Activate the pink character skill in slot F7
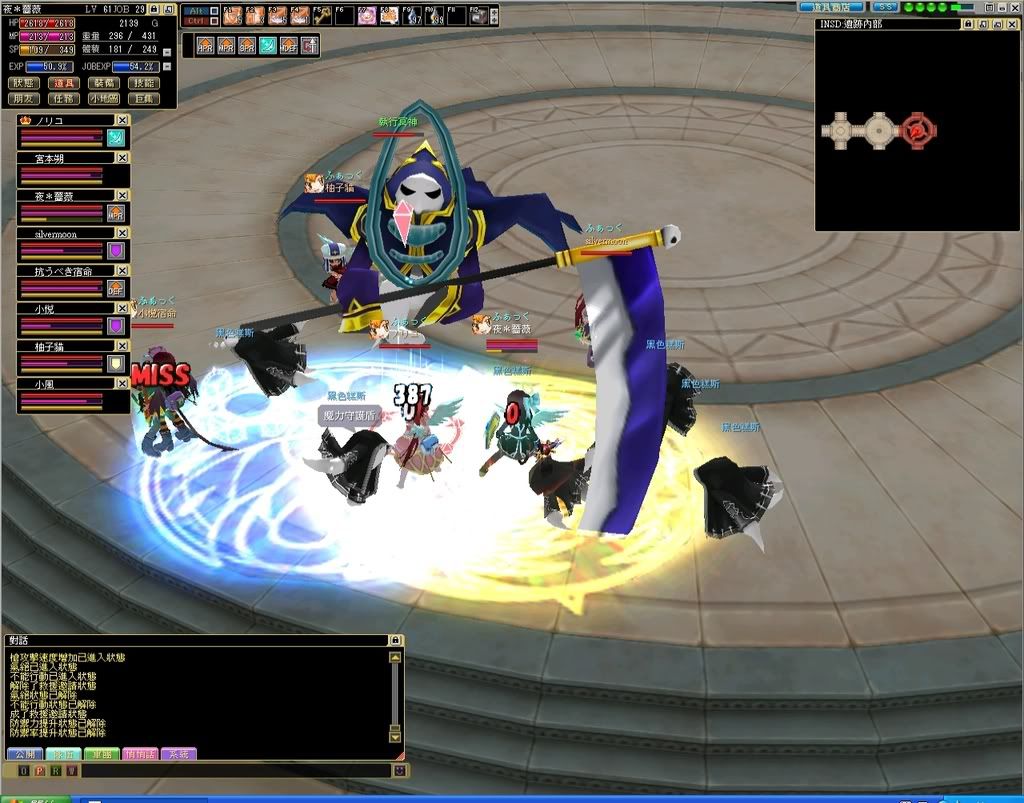Screen dimensions: 1024x803 click(x=367, y=15)
